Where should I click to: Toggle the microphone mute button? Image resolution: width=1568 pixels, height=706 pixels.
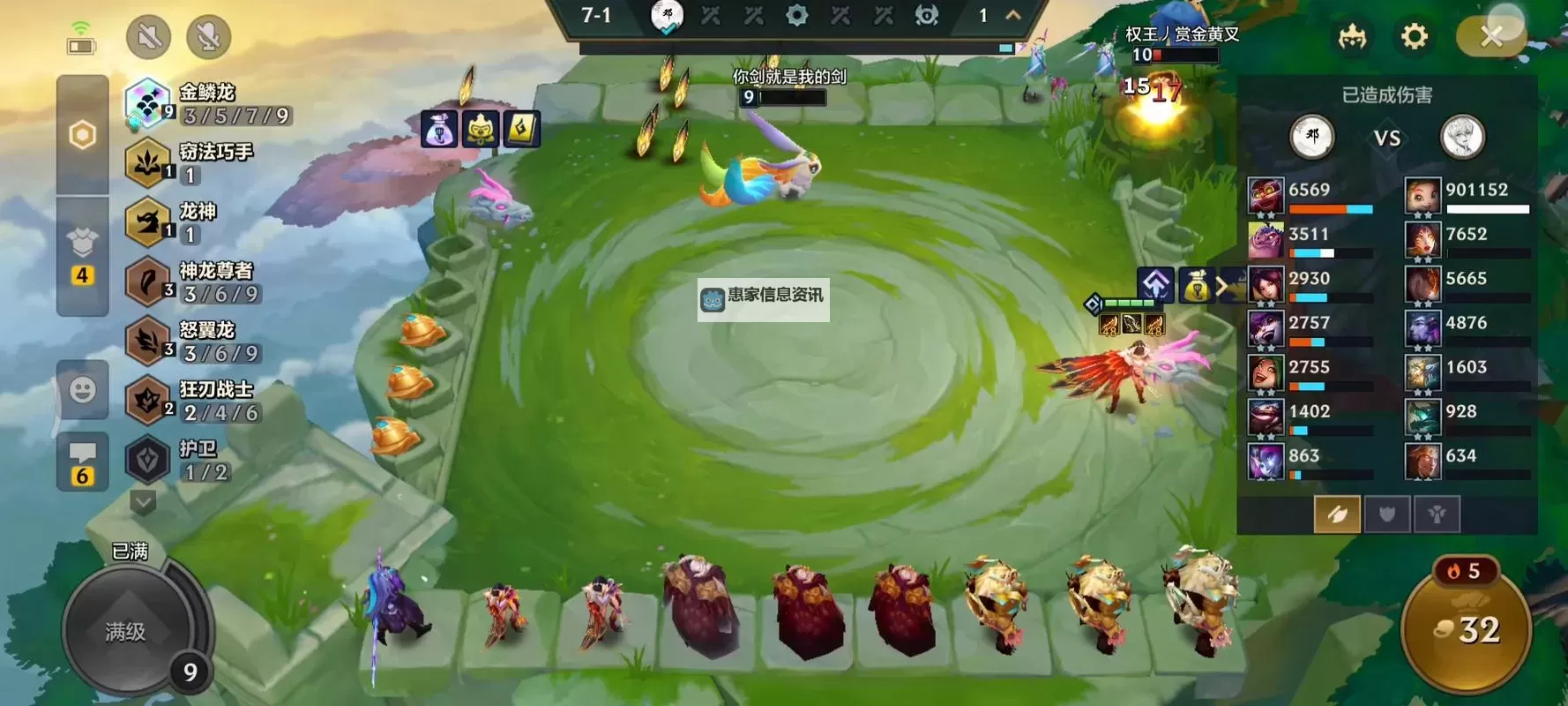(209, 37)
